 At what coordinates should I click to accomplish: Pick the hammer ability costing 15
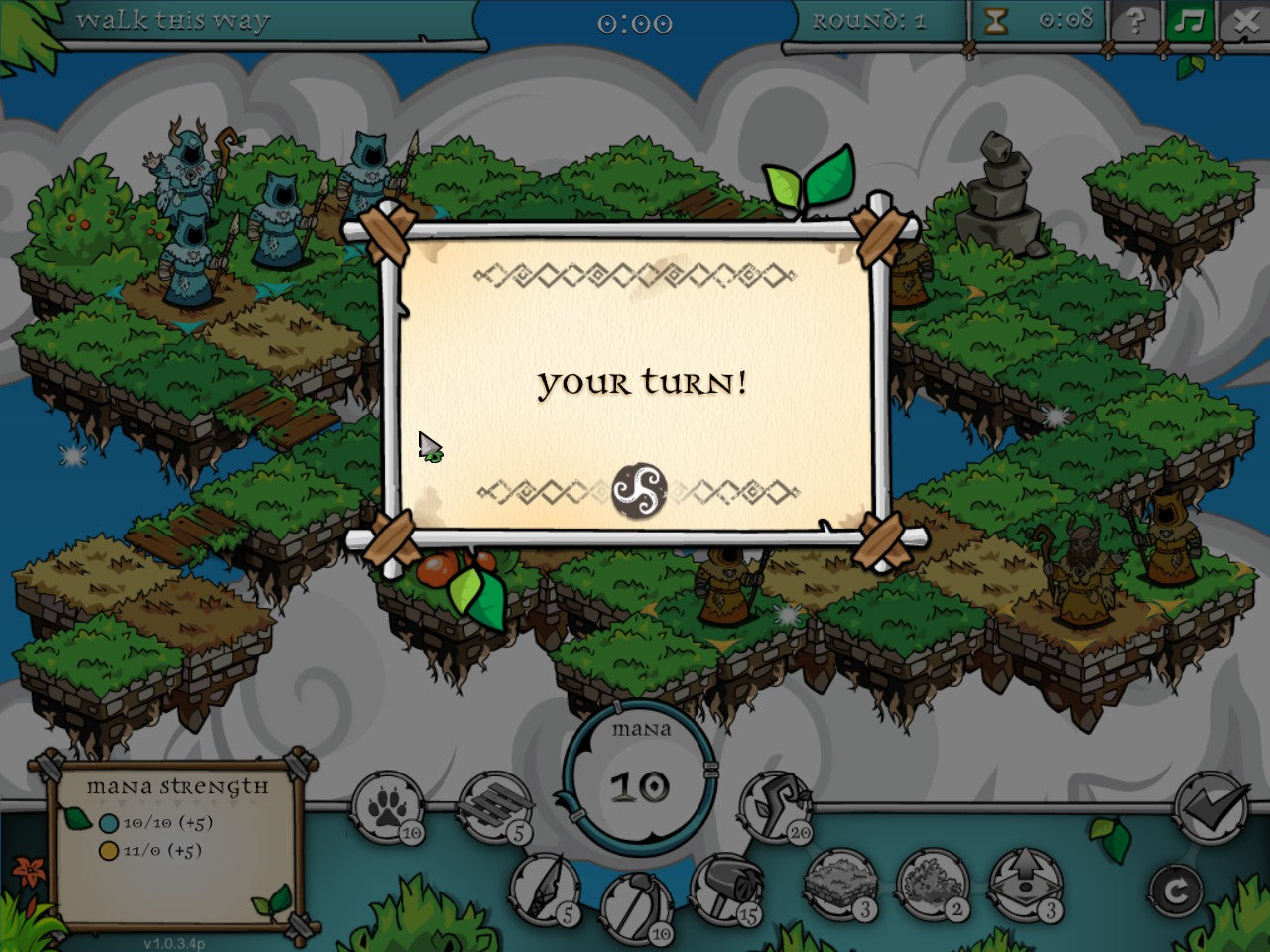tap(726, 889)
